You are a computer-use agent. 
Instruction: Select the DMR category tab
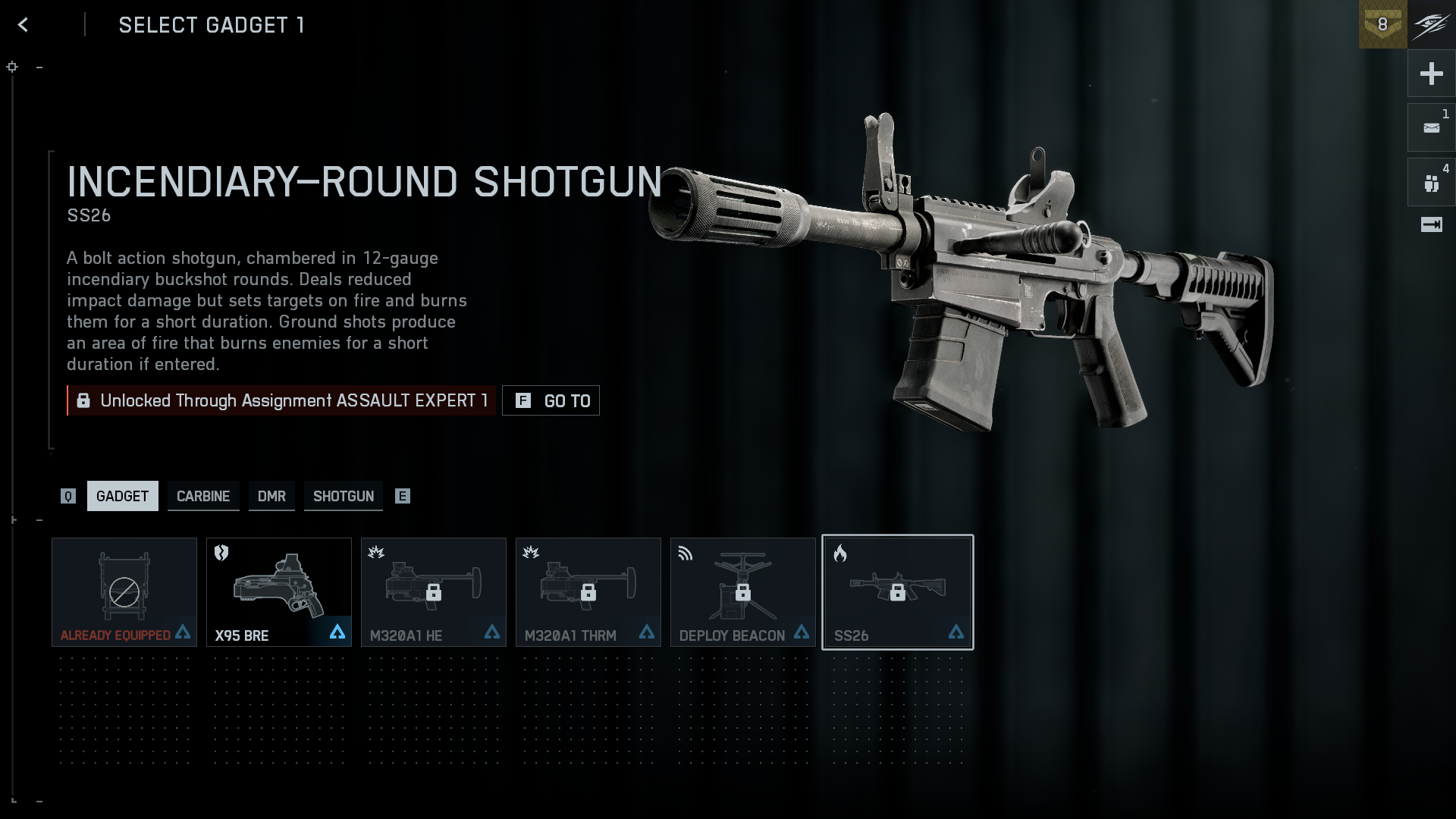click(271, 496)
